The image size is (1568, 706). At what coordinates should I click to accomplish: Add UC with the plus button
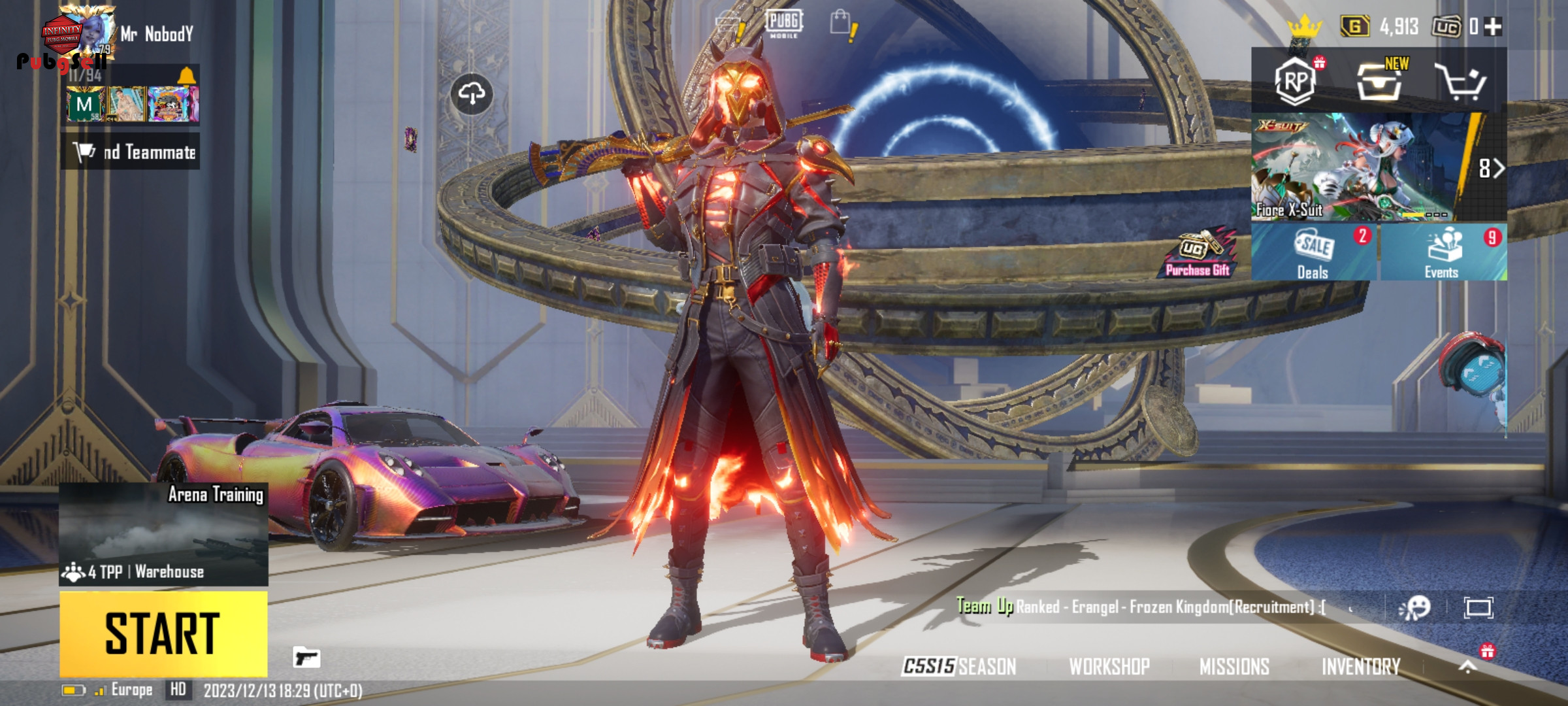1494,27
